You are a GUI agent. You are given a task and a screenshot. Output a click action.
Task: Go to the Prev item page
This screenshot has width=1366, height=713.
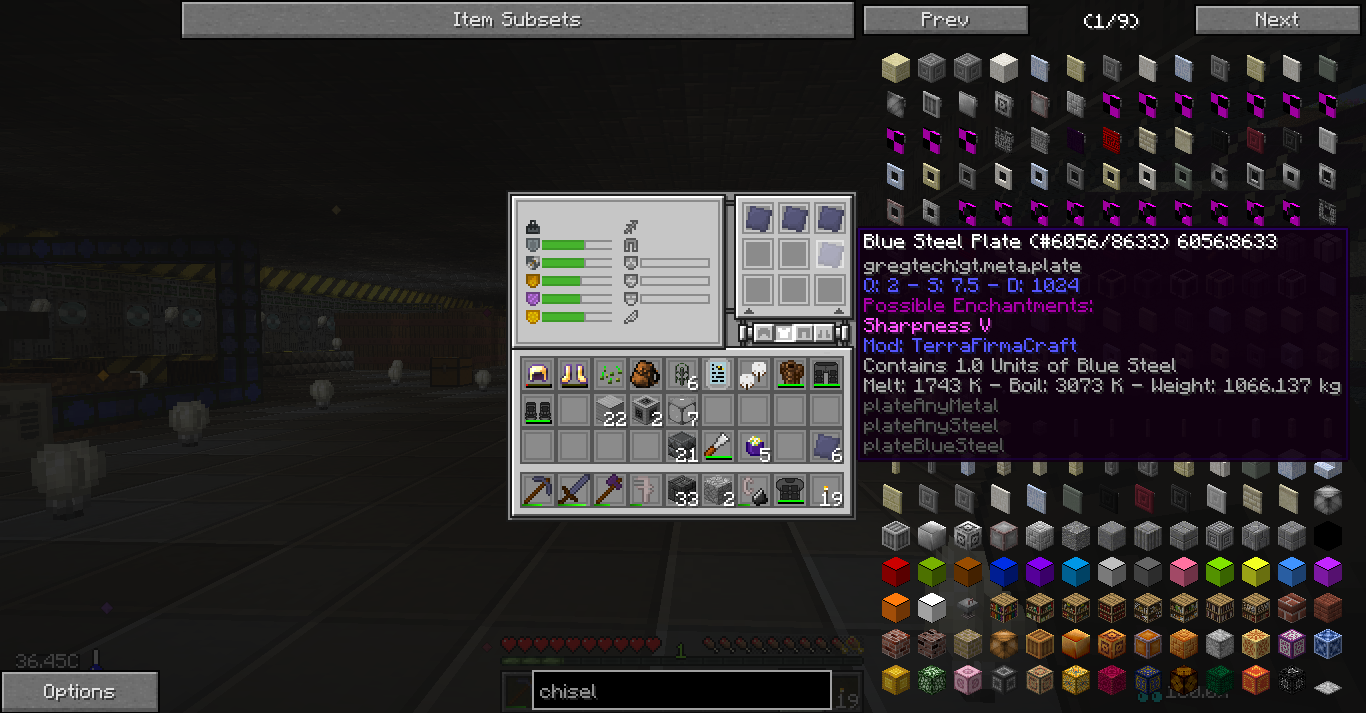[945, 20]
